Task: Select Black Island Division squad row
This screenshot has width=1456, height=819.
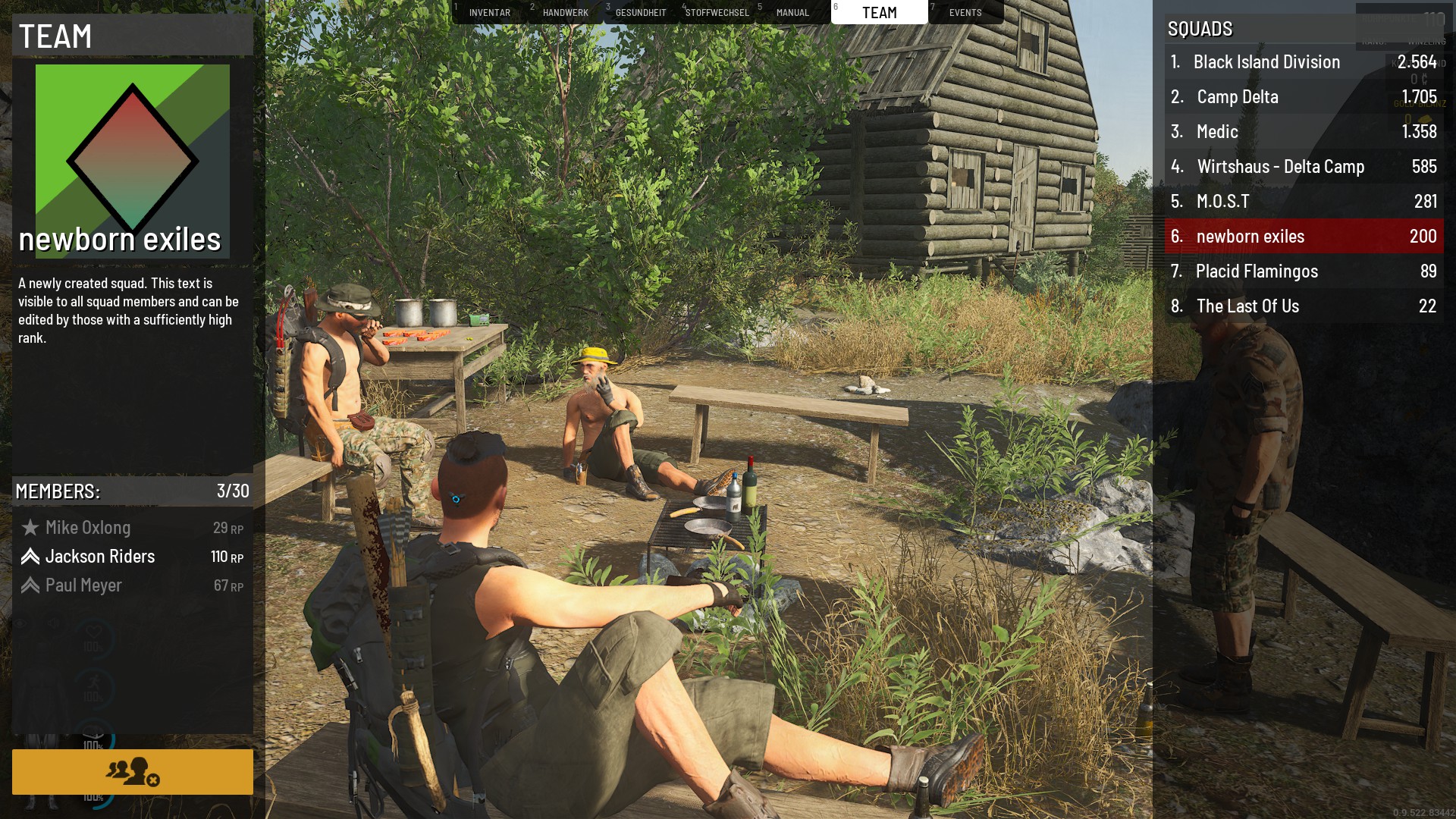Action: click(1304, 62)
